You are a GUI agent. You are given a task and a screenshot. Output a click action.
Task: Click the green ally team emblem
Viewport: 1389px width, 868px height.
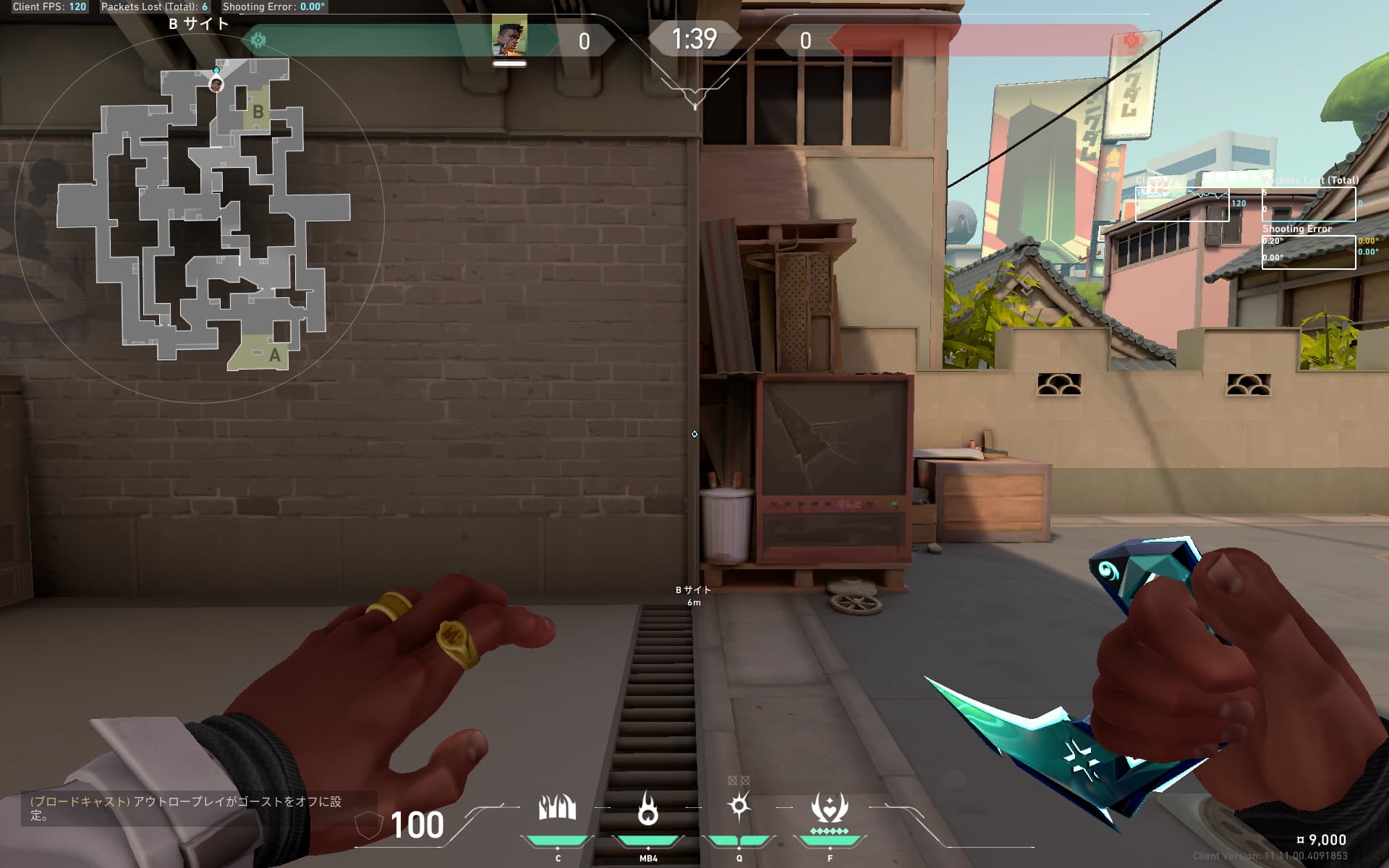coord(258,40)
